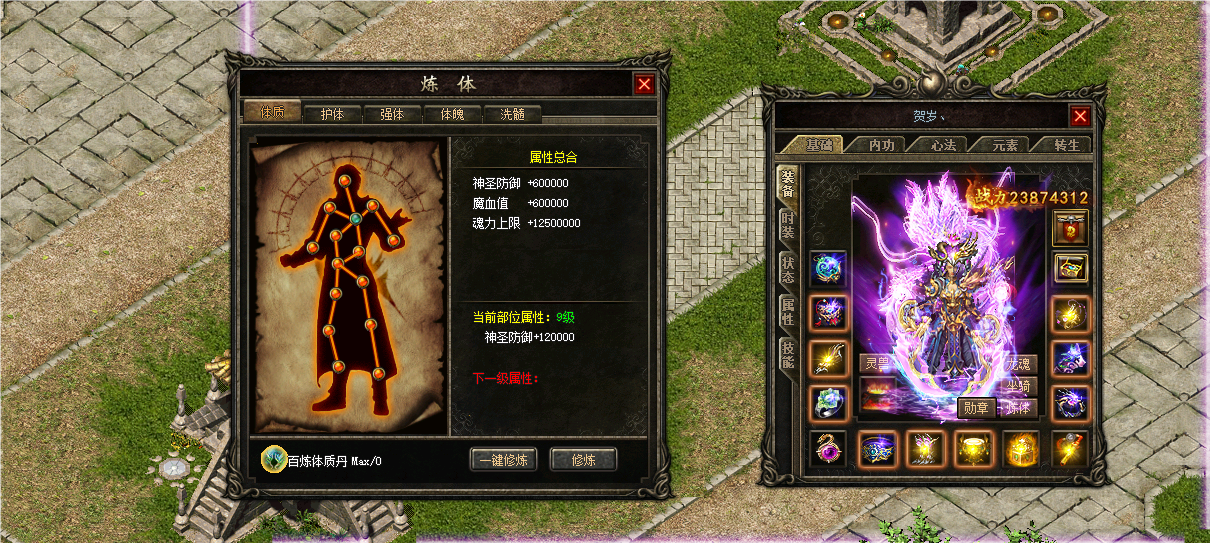1210x543 pixels.
Task: Open the 心法 tab
Action: [943, 145]
